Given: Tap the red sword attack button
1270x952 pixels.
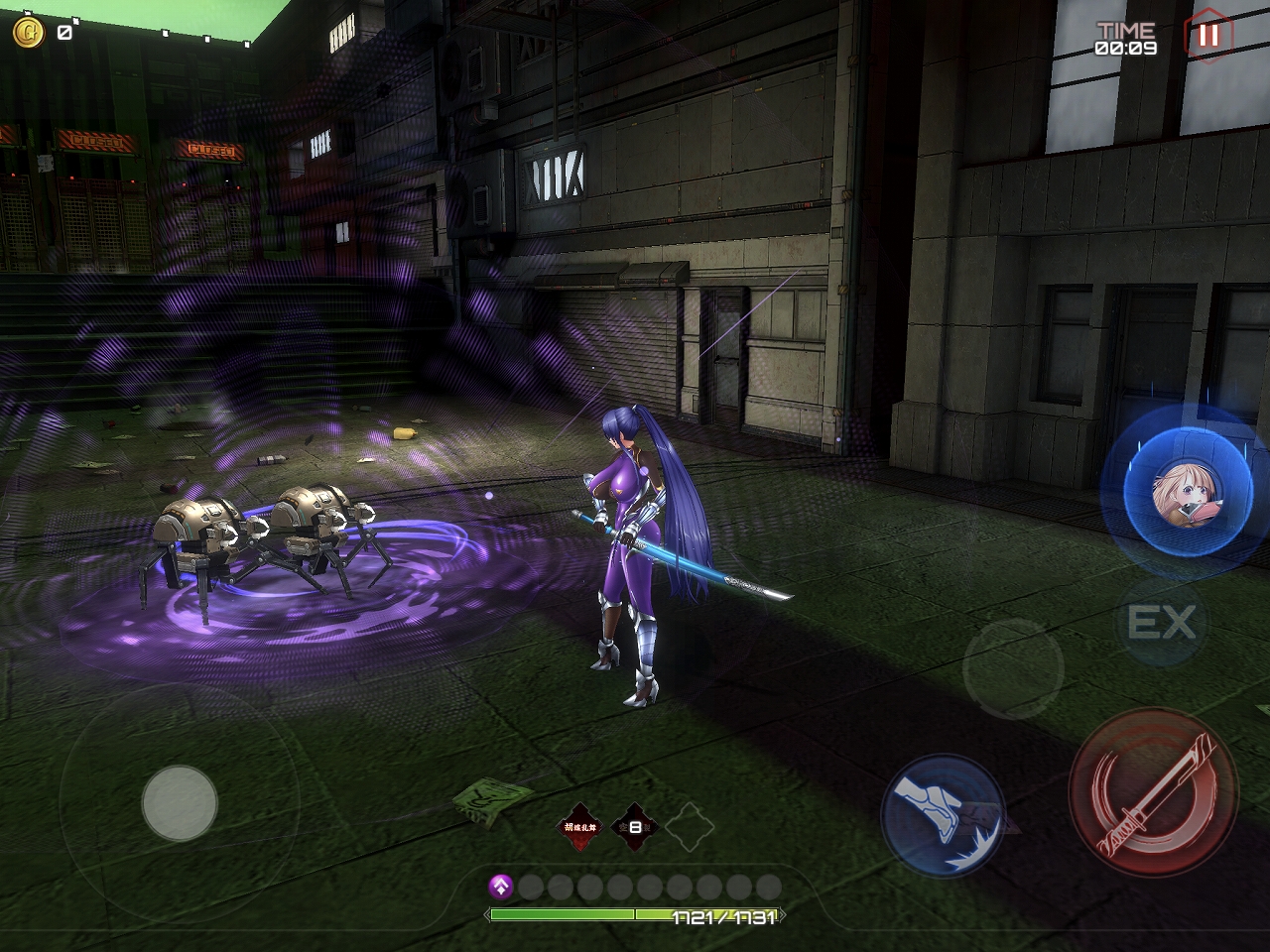Looking at the screenshot, I should [x=1153, y=790].
